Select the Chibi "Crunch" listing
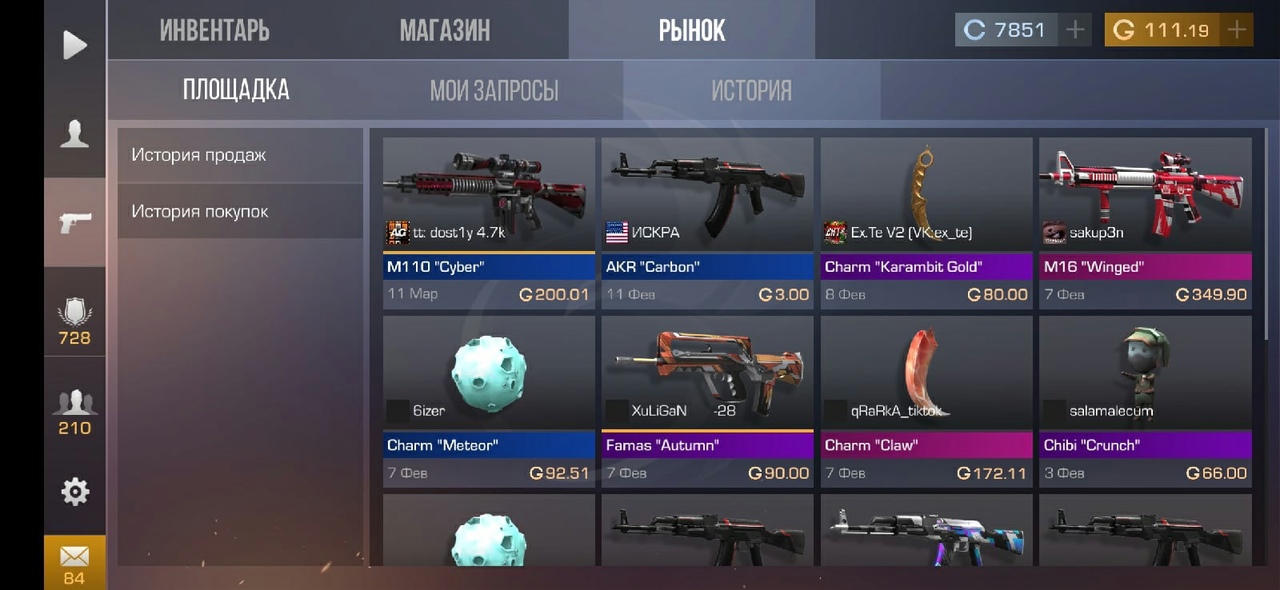Image resolution: width=1280 pixels, height=590 pixels. coord(1145,401)
